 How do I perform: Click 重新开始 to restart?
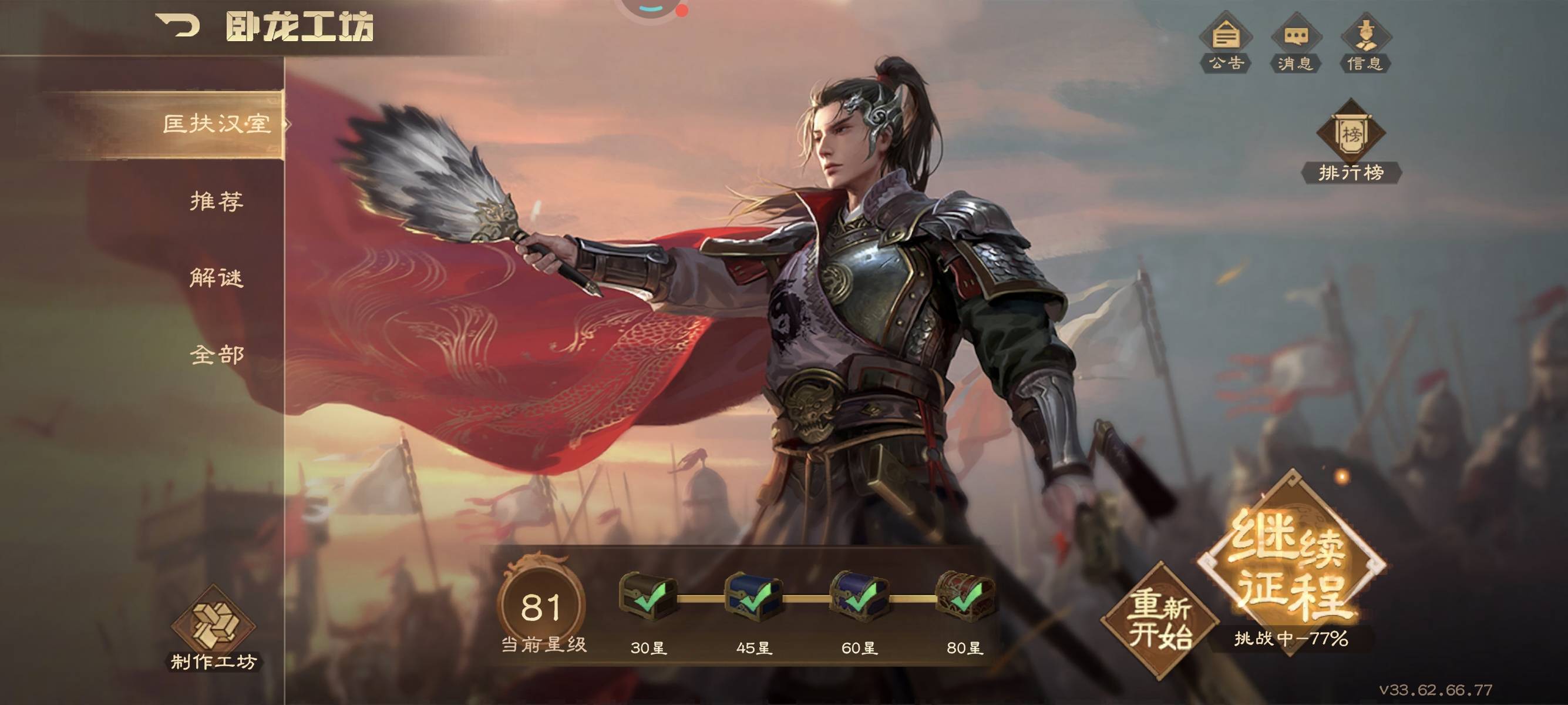[1160, 620]
